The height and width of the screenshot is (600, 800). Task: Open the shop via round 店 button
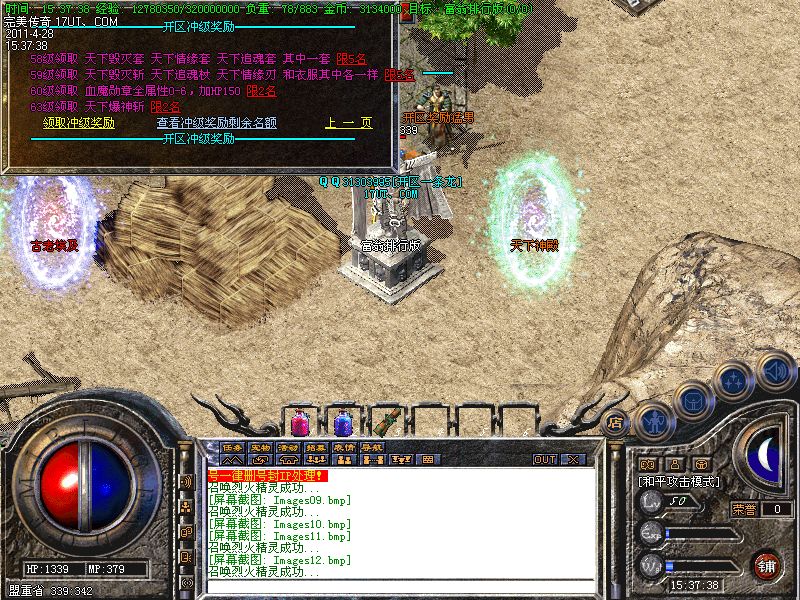(615, 423)
